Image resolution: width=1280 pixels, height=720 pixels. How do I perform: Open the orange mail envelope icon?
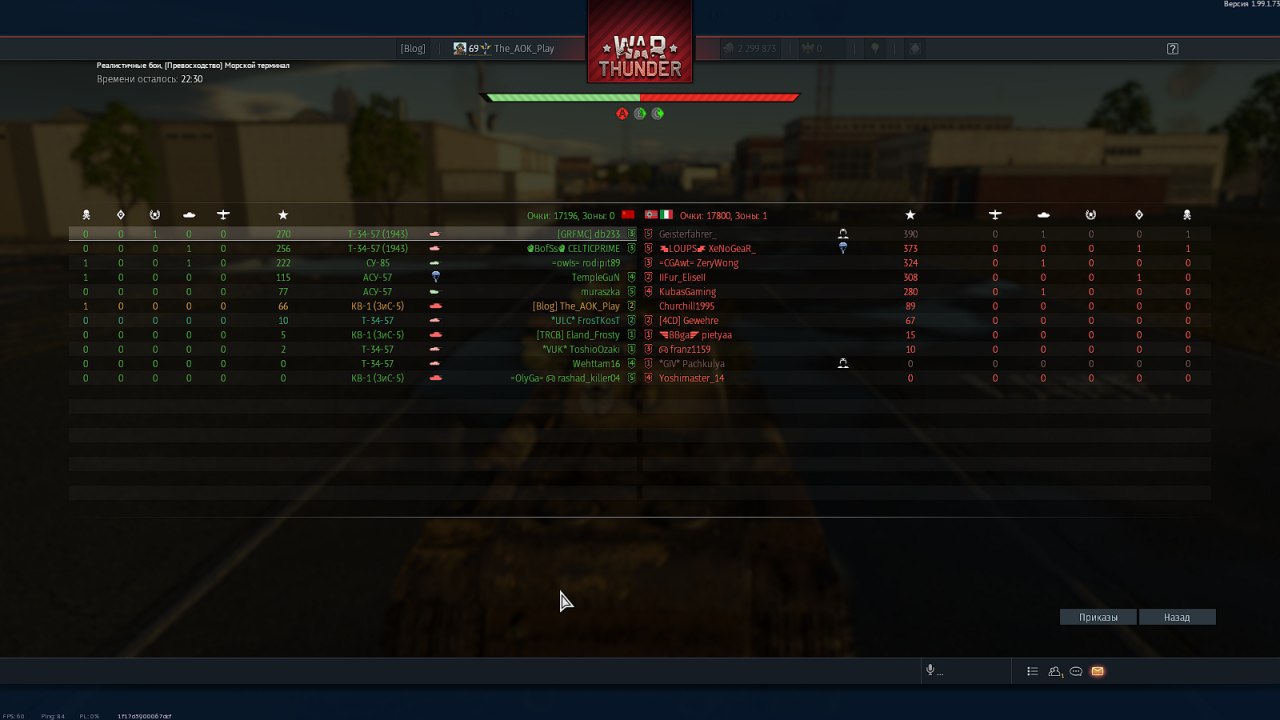pos(1097,671)
